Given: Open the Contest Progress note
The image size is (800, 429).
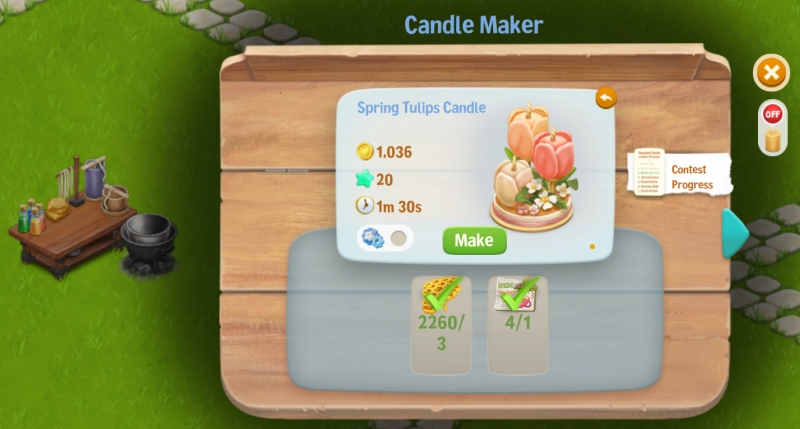Looking at the screenshot, I should click(x=680, y=175).
